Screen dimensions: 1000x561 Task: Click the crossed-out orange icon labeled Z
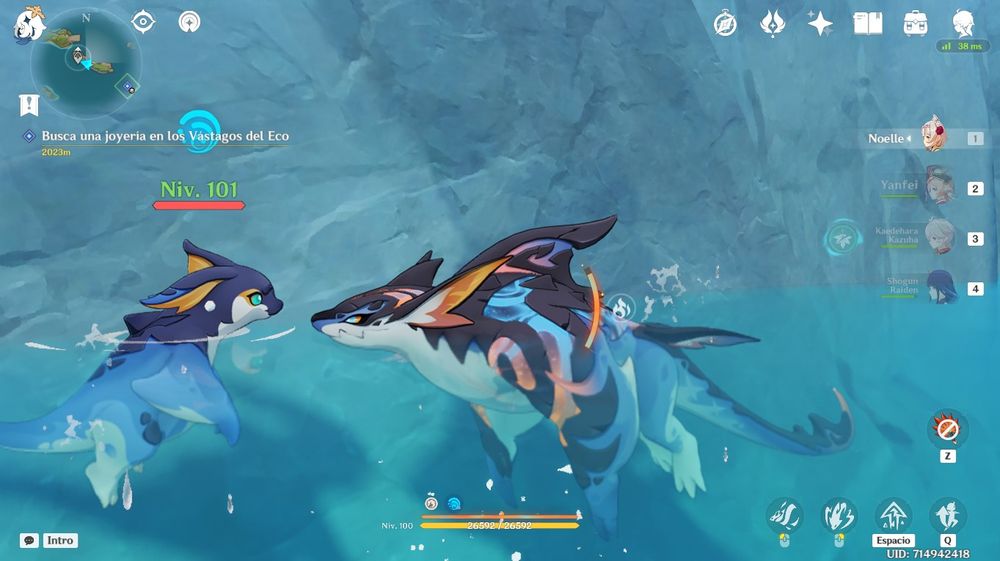pos(947,430)
